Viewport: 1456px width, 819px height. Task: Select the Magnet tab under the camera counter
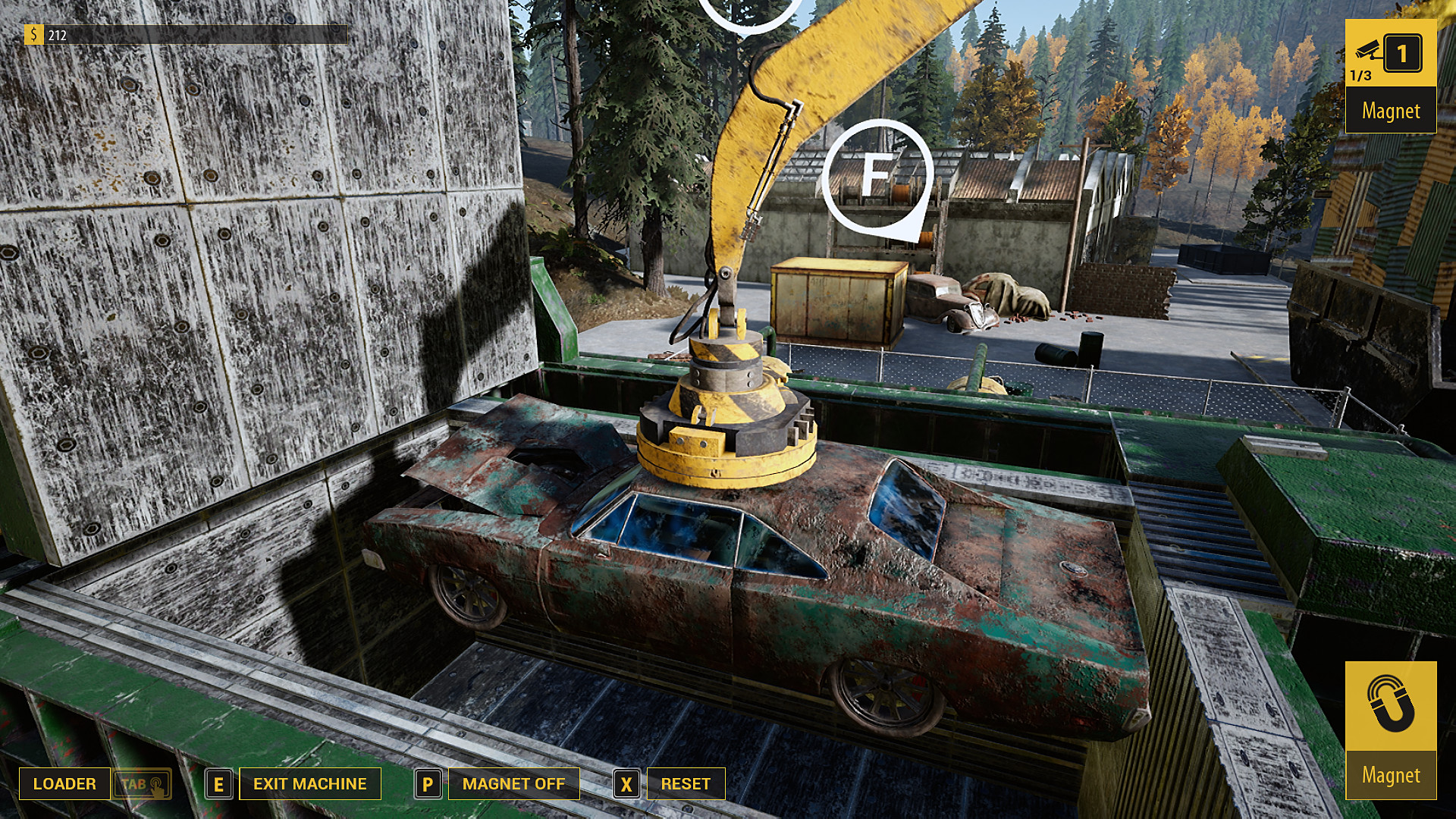point(1391,111)
